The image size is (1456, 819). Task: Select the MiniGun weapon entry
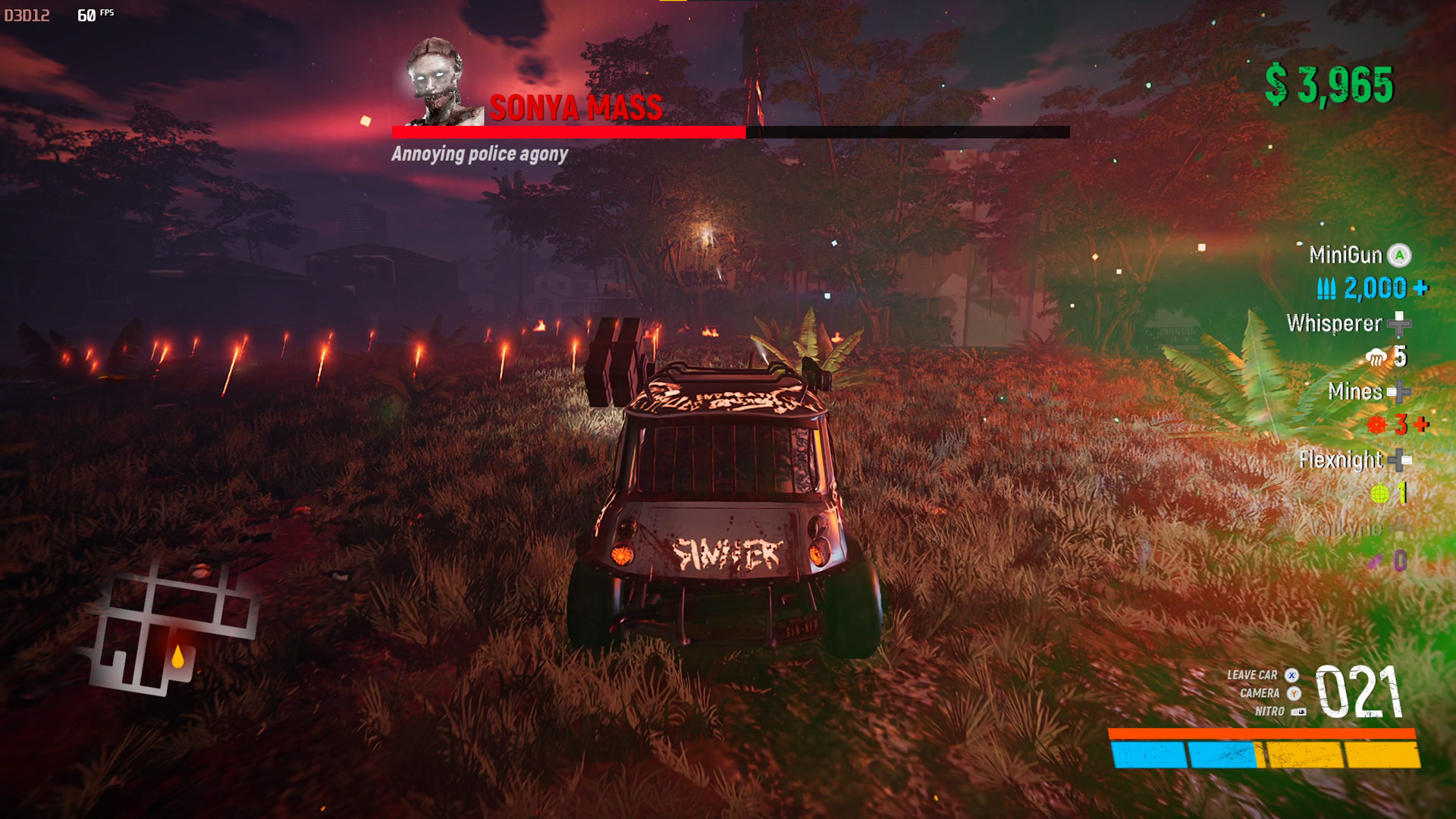pyautogui.click(x=1346, y=256)
